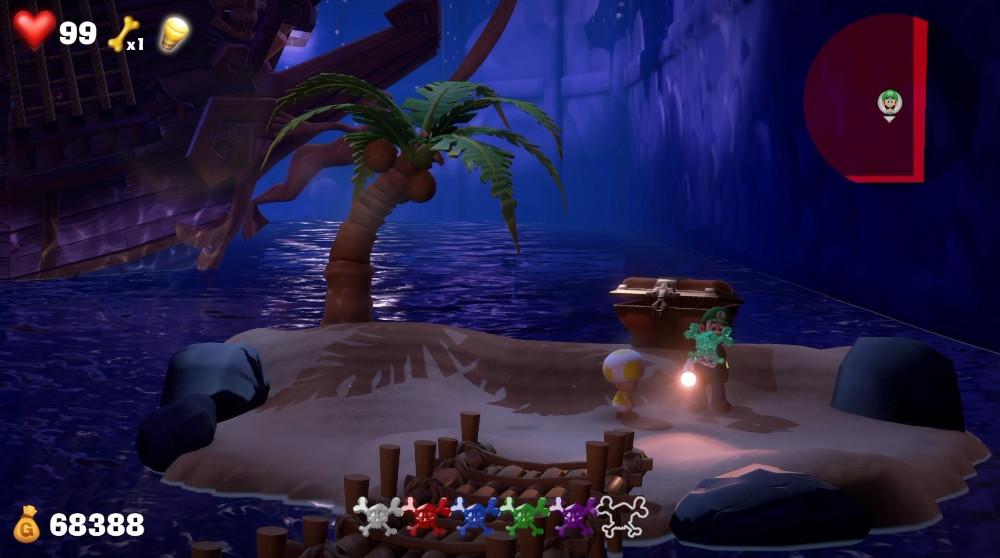Click the purple skull gem icon
Viewport: 1000px width, 558px height.
click(x=573, y=515)
